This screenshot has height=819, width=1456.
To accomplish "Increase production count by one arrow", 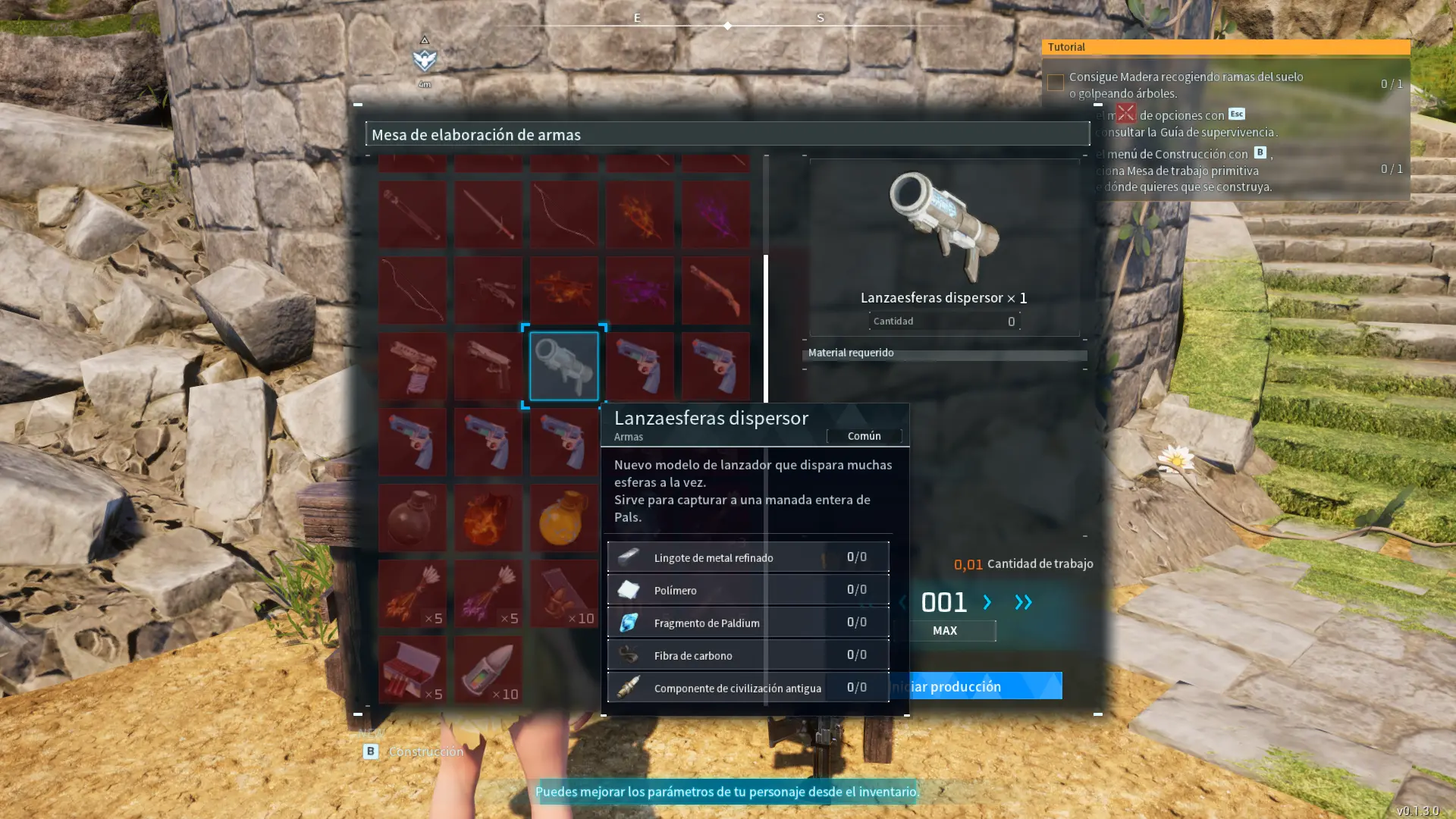I will tap(987, 602).
